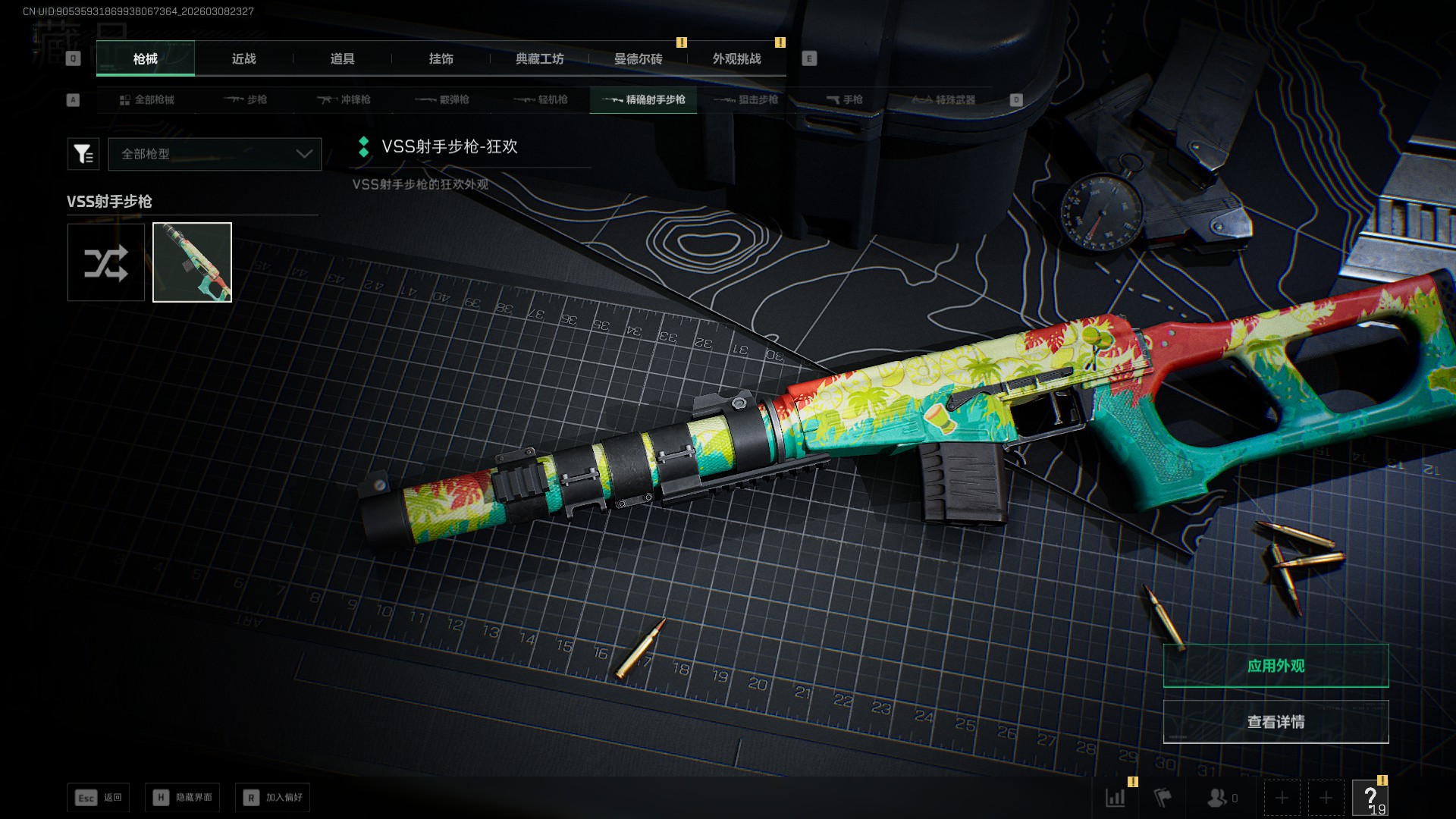
Task: Switch to the 轻机枪 light machine gun category
Action: (541, 100)
